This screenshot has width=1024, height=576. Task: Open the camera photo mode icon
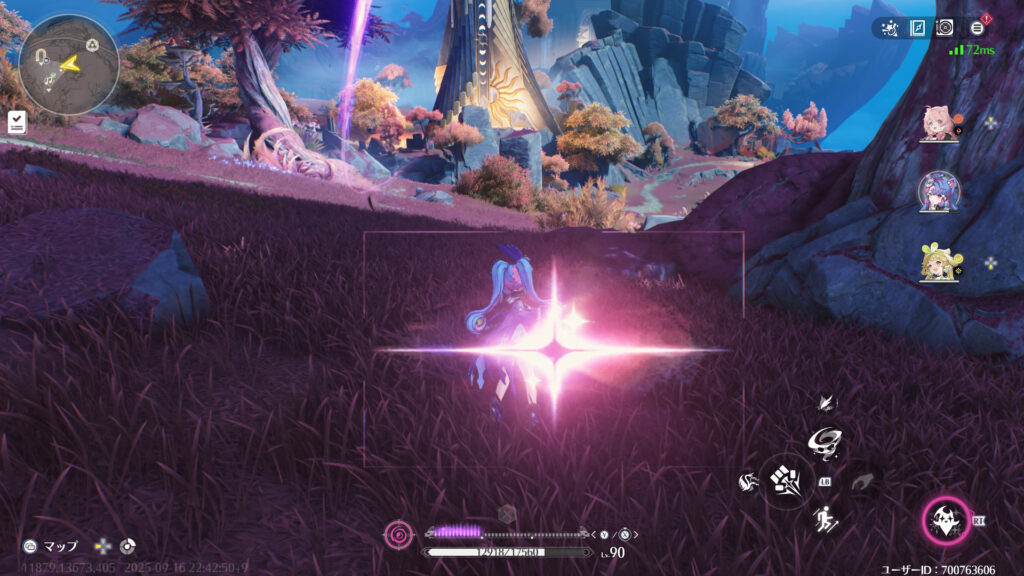tap(945, 28)
